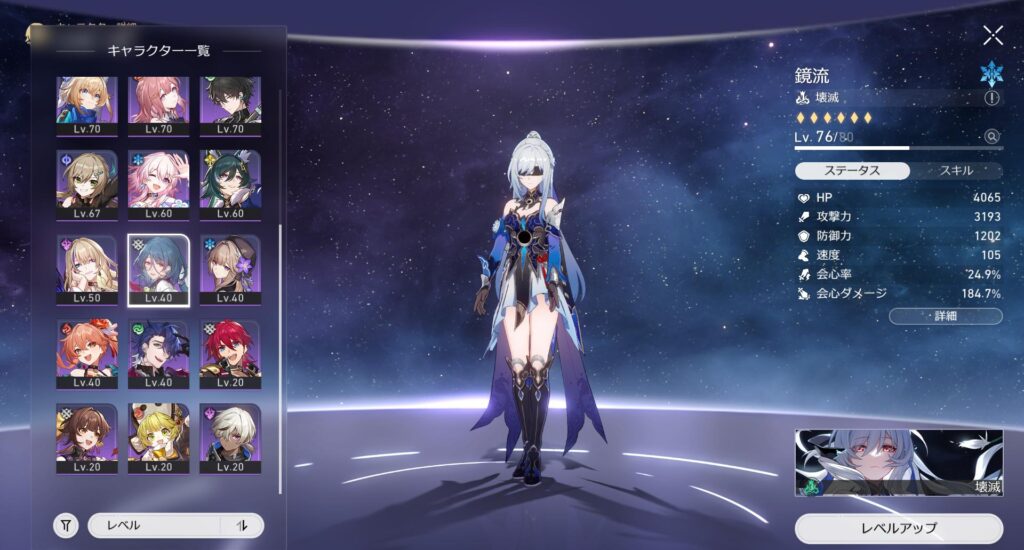Click the funnel filter icon
Viewport: 1024px width, 550px height.
(66, 525)
